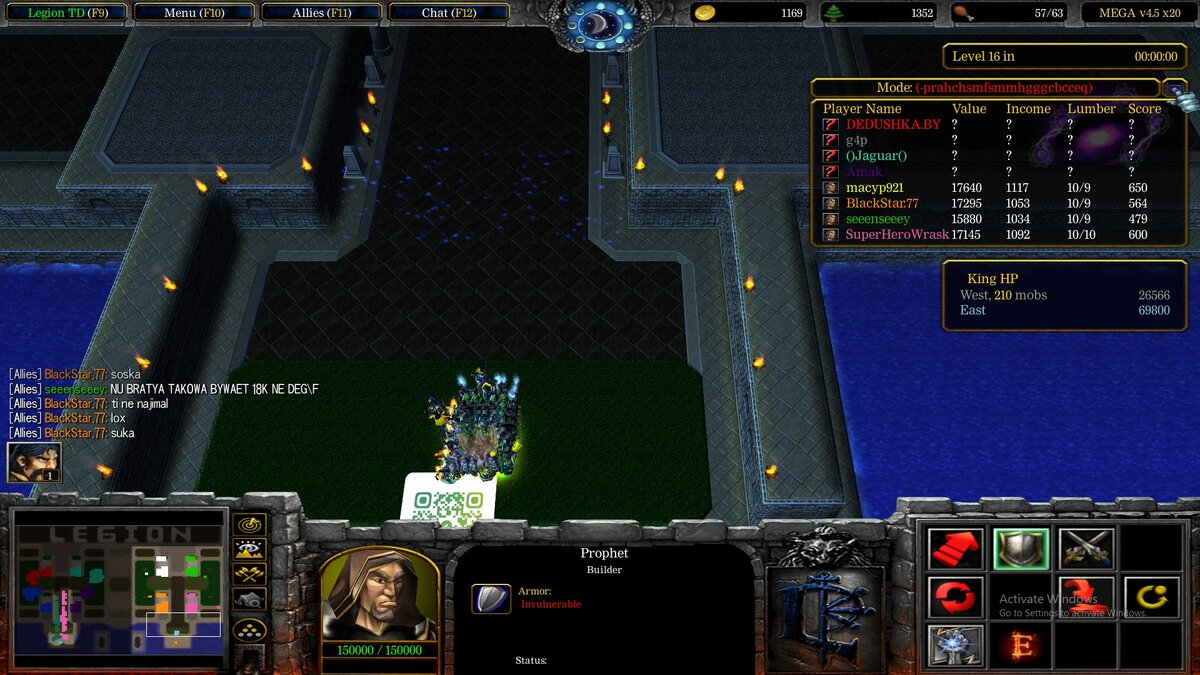Activate the minimap signal ping button
Screen dimensions: 1200x675
pyautogui.click(x=249, y=523)
